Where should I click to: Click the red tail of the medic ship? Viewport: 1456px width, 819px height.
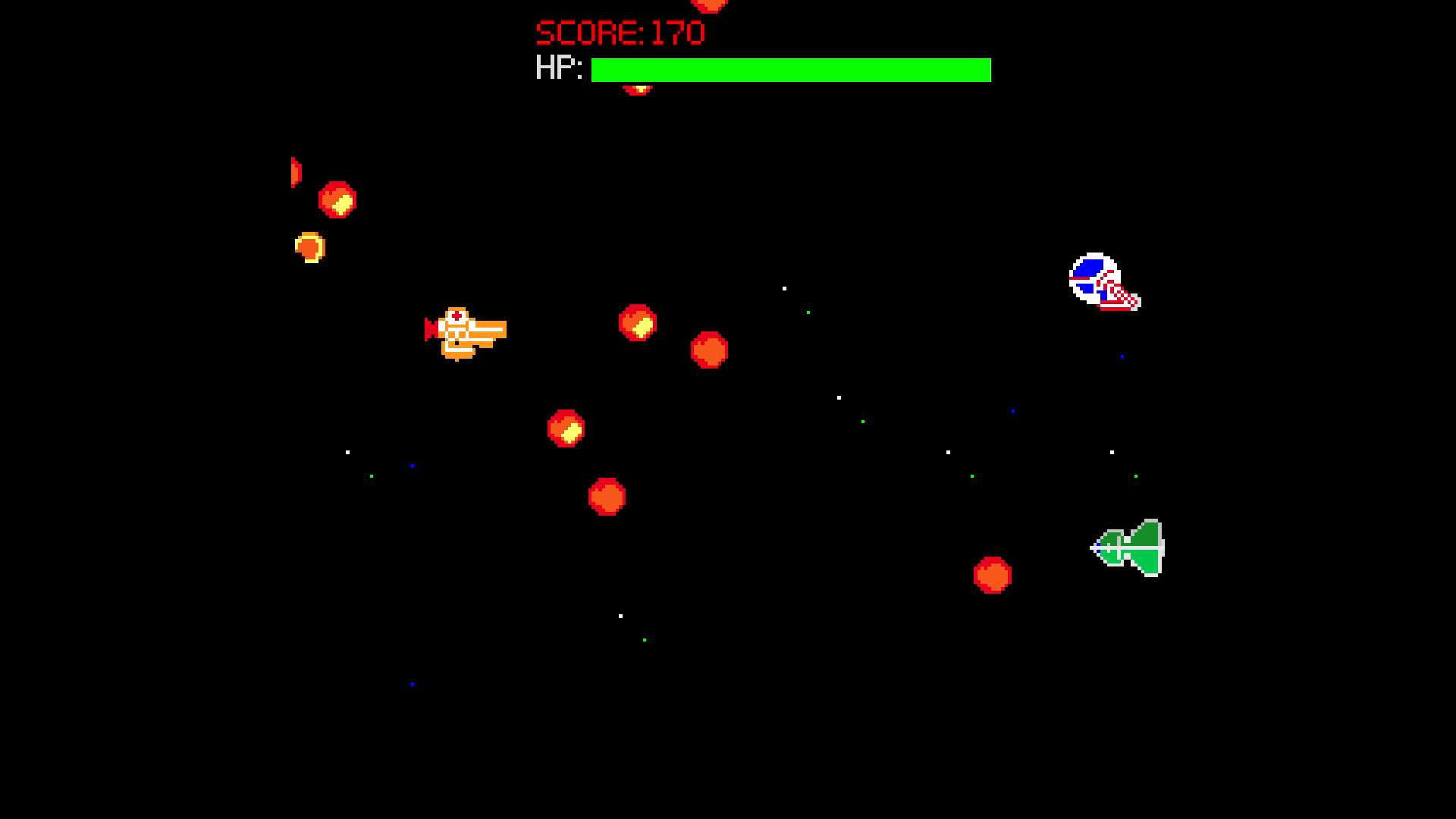point(430,331)
